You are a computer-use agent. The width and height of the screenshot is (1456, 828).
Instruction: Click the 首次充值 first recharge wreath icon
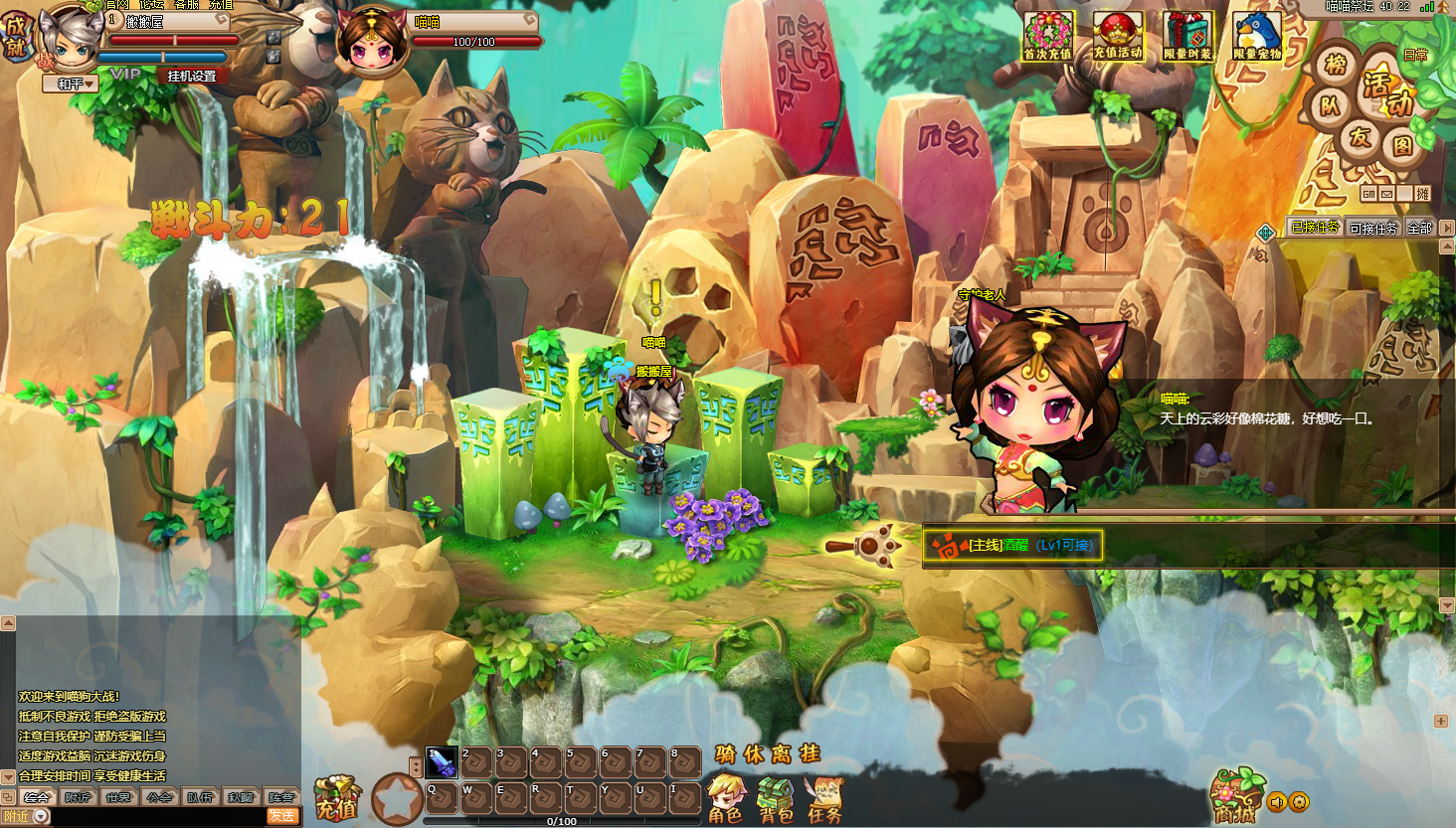(x=1048, y=37)
